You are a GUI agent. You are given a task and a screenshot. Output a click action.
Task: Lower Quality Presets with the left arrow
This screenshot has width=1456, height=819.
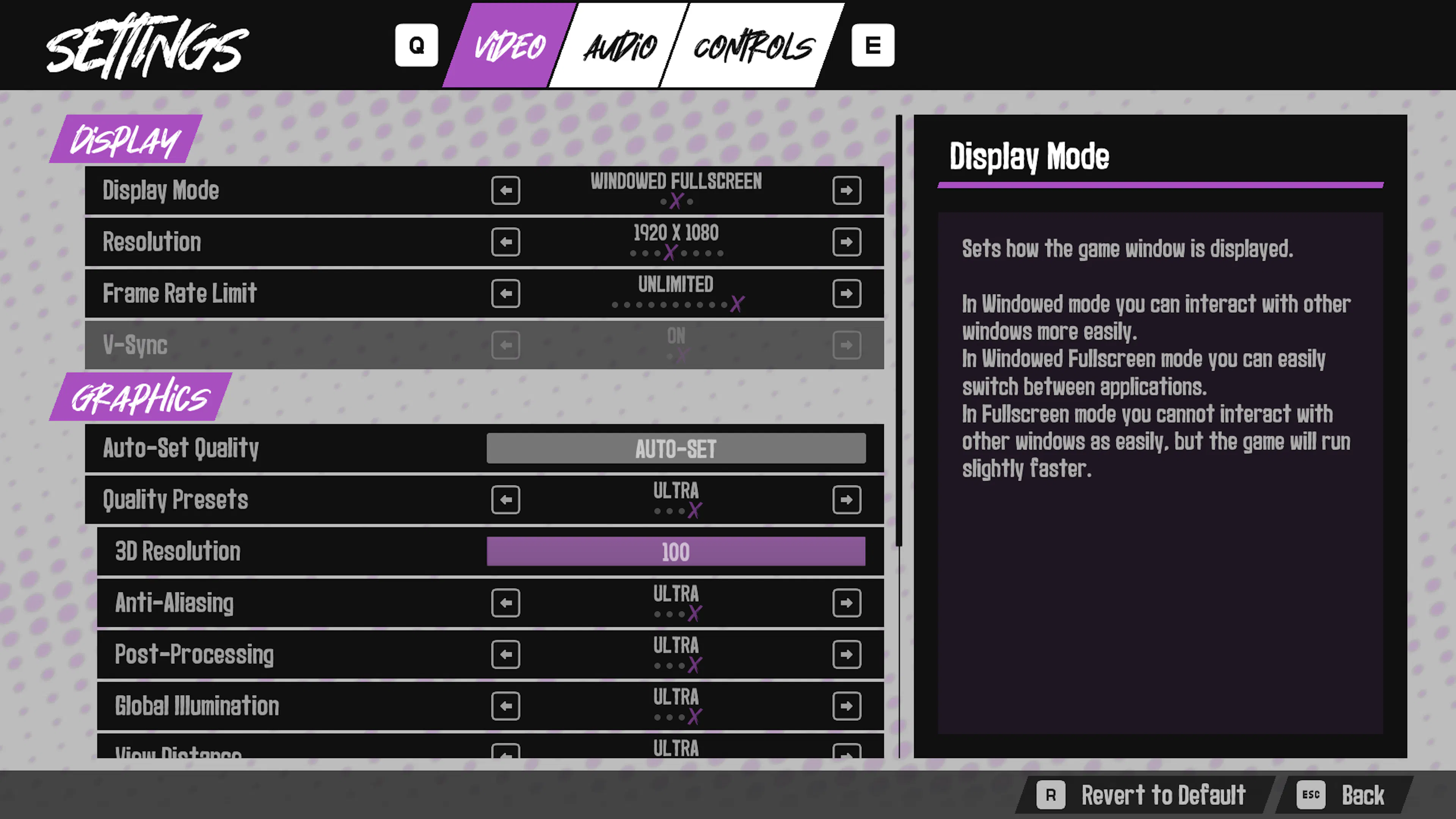pos(505,500)
